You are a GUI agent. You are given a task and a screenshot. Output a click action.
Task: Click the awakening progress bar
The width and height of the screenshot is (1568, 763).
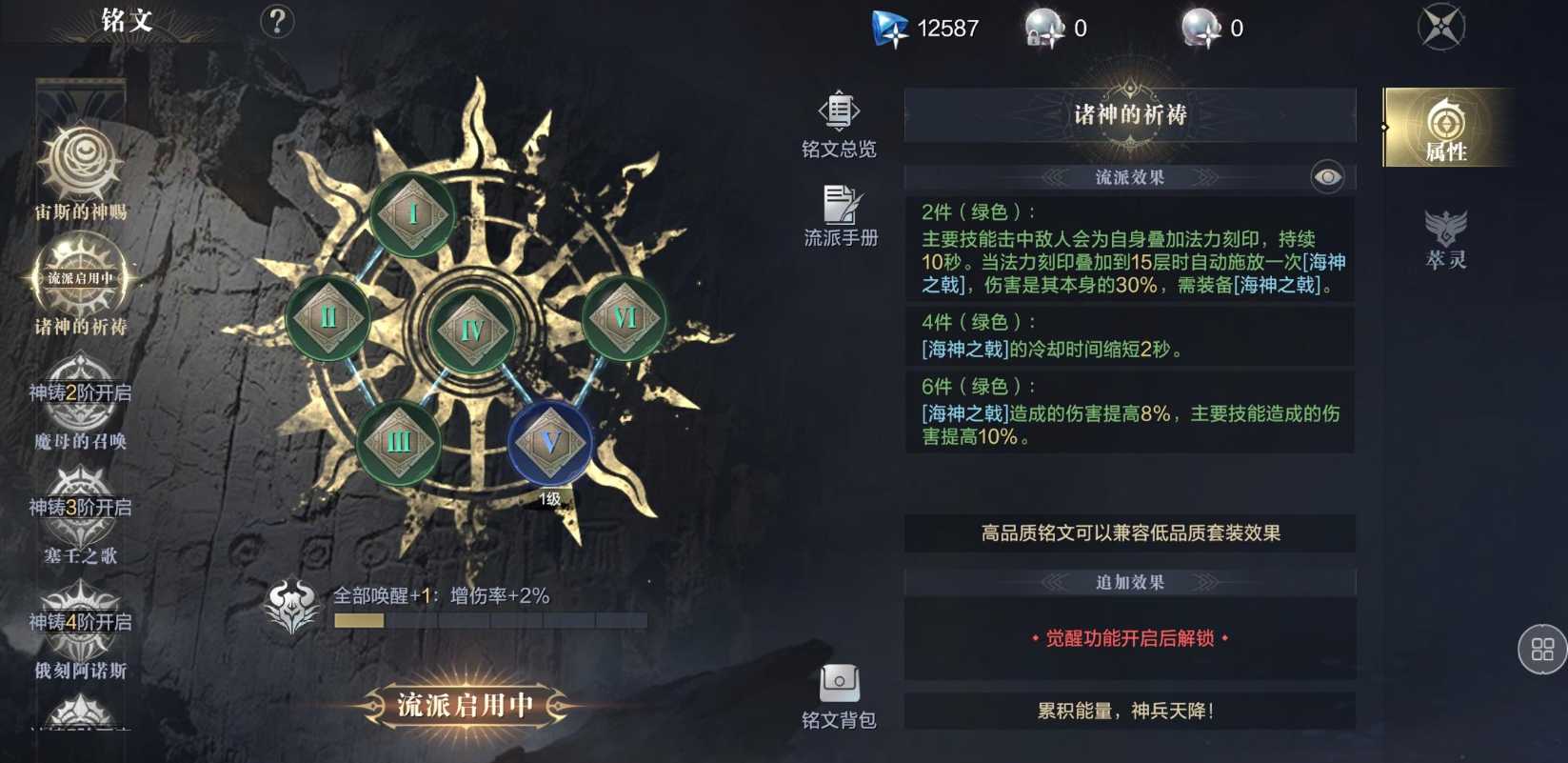[490, 620]
